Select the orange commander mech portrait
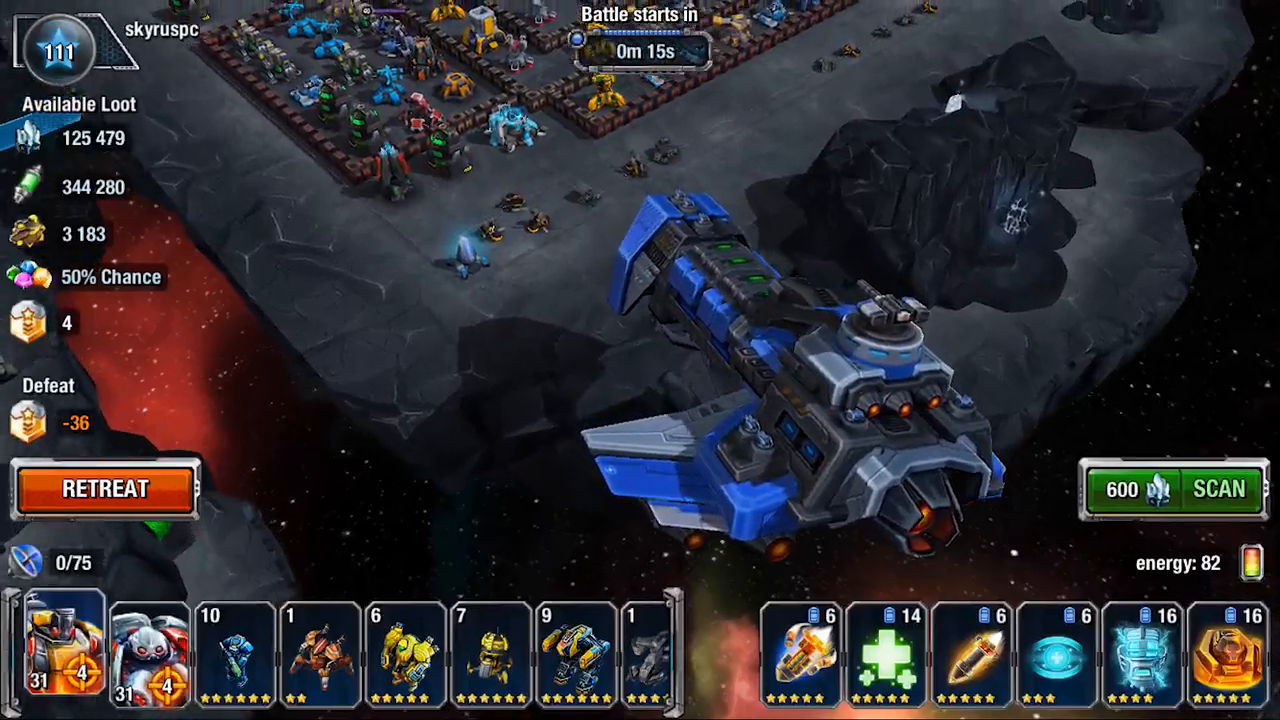Image resolution: width=1280 pixels, height=720 pixels. (61, 655)
